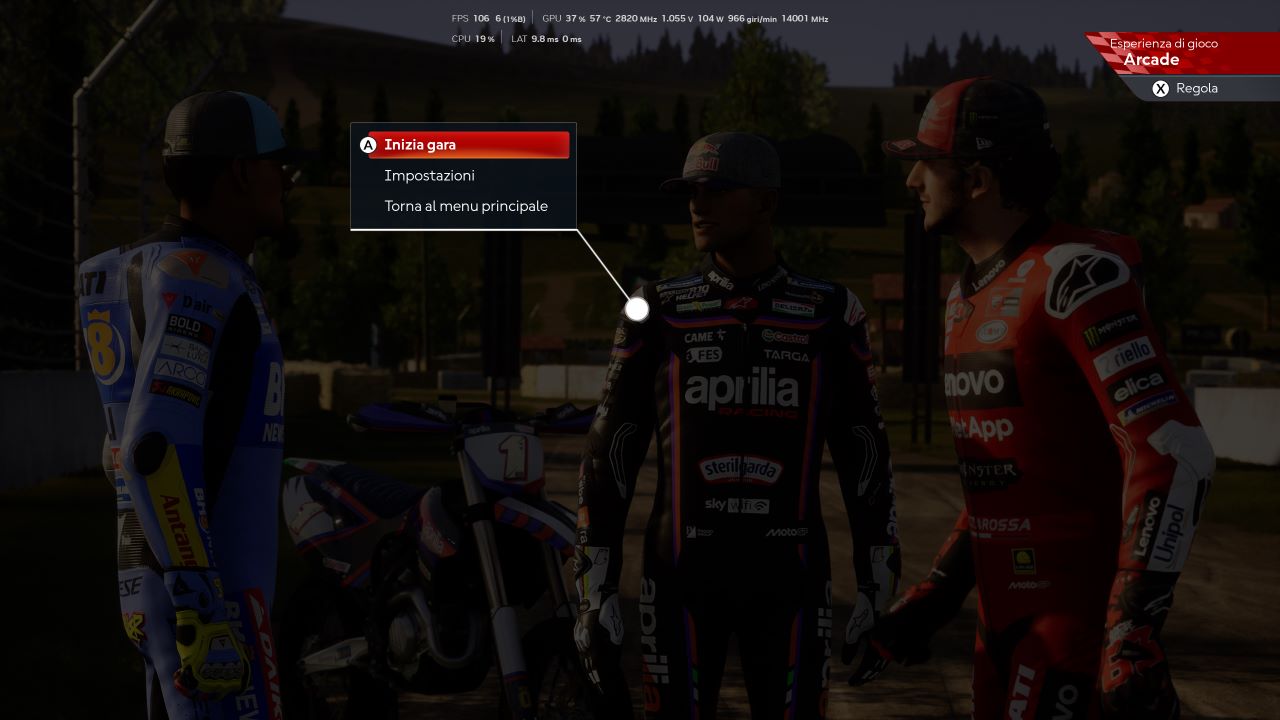Start the race with Inizia gara
The image size is (1280, 720).
[467, 145]
